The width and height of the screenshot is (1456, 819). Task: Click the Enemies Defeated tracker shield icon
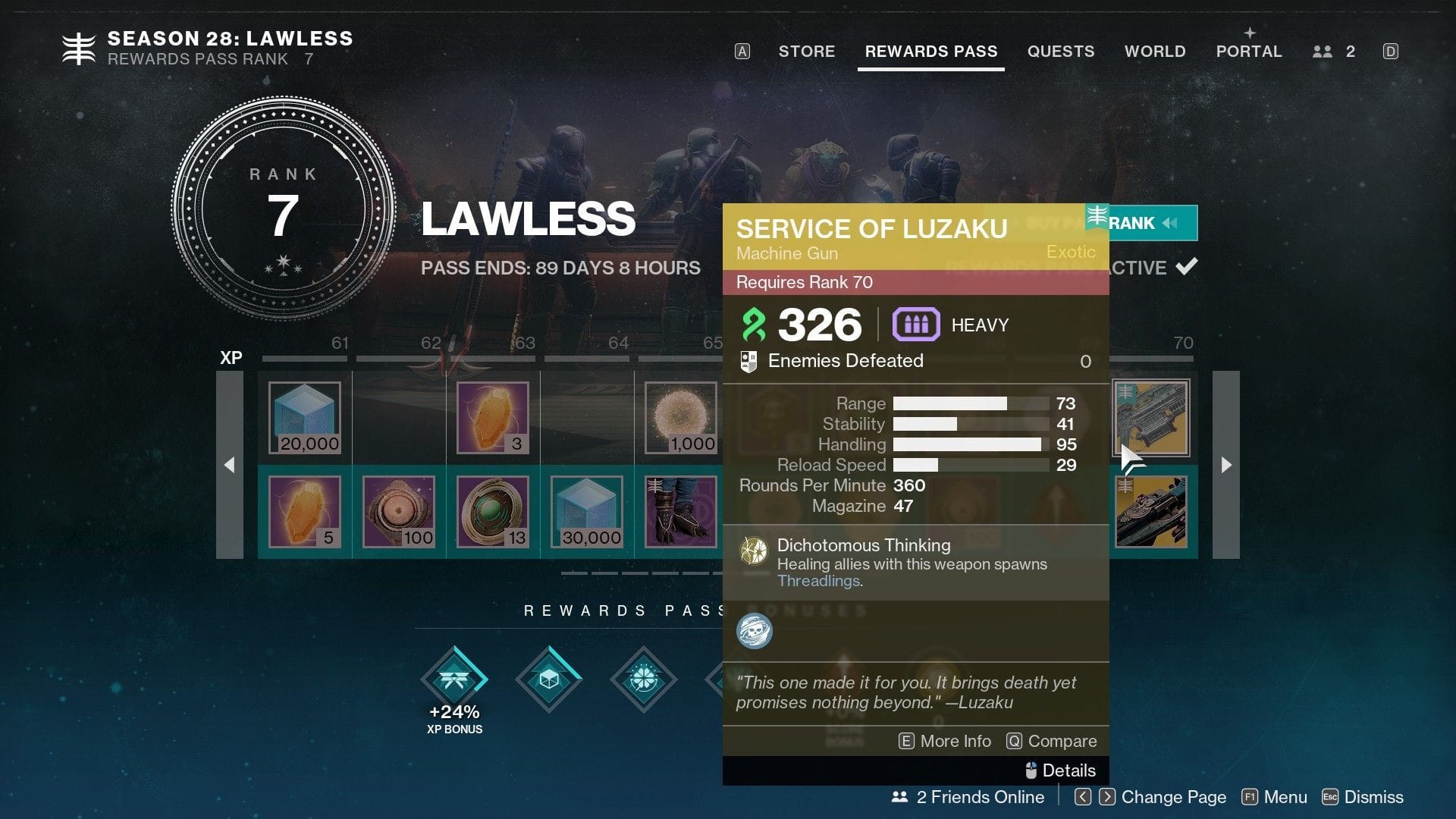click(750, 361)
